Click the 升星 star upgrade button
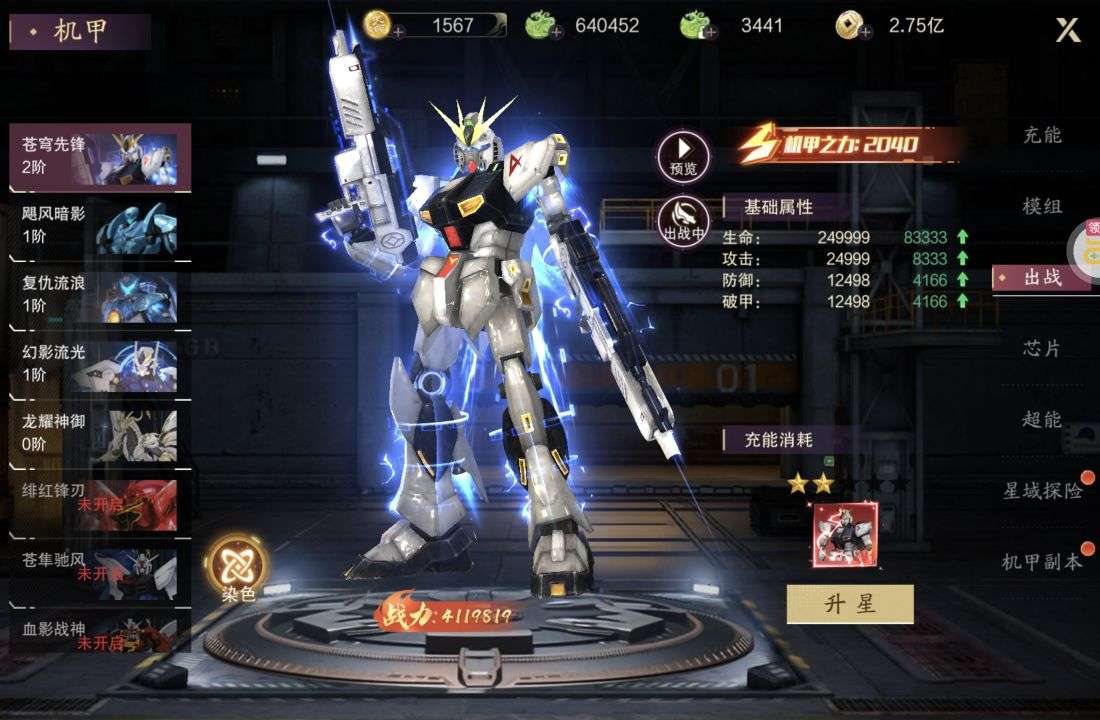The width and height of the screenshot is (1100, 720). pos(850,604)
